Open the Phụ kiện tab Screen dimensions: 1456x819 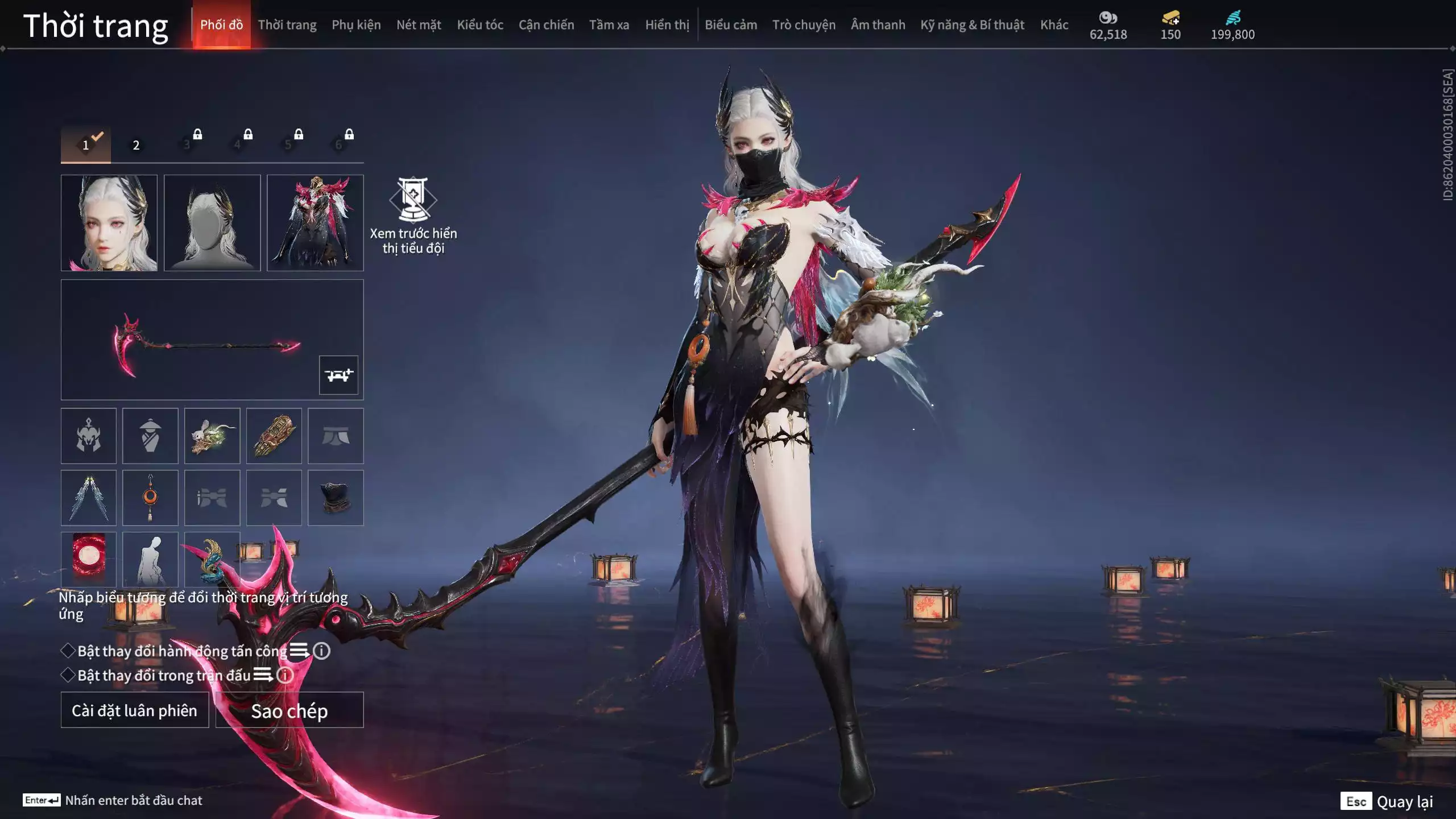tap(356, 25)
